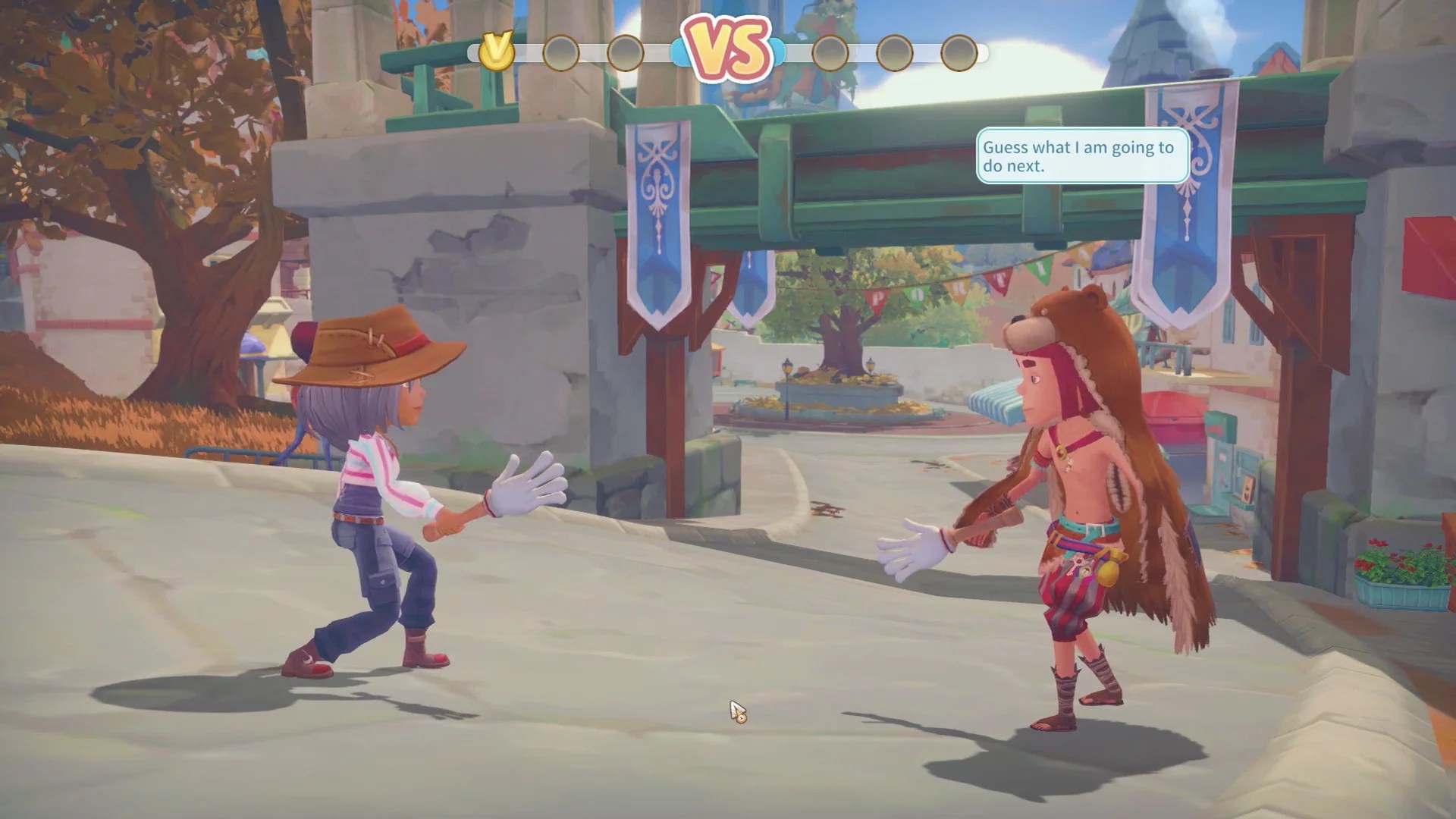1456x819 pixels.
Task: Select the first empty round circle on the right side
Action: coord(832,52)
